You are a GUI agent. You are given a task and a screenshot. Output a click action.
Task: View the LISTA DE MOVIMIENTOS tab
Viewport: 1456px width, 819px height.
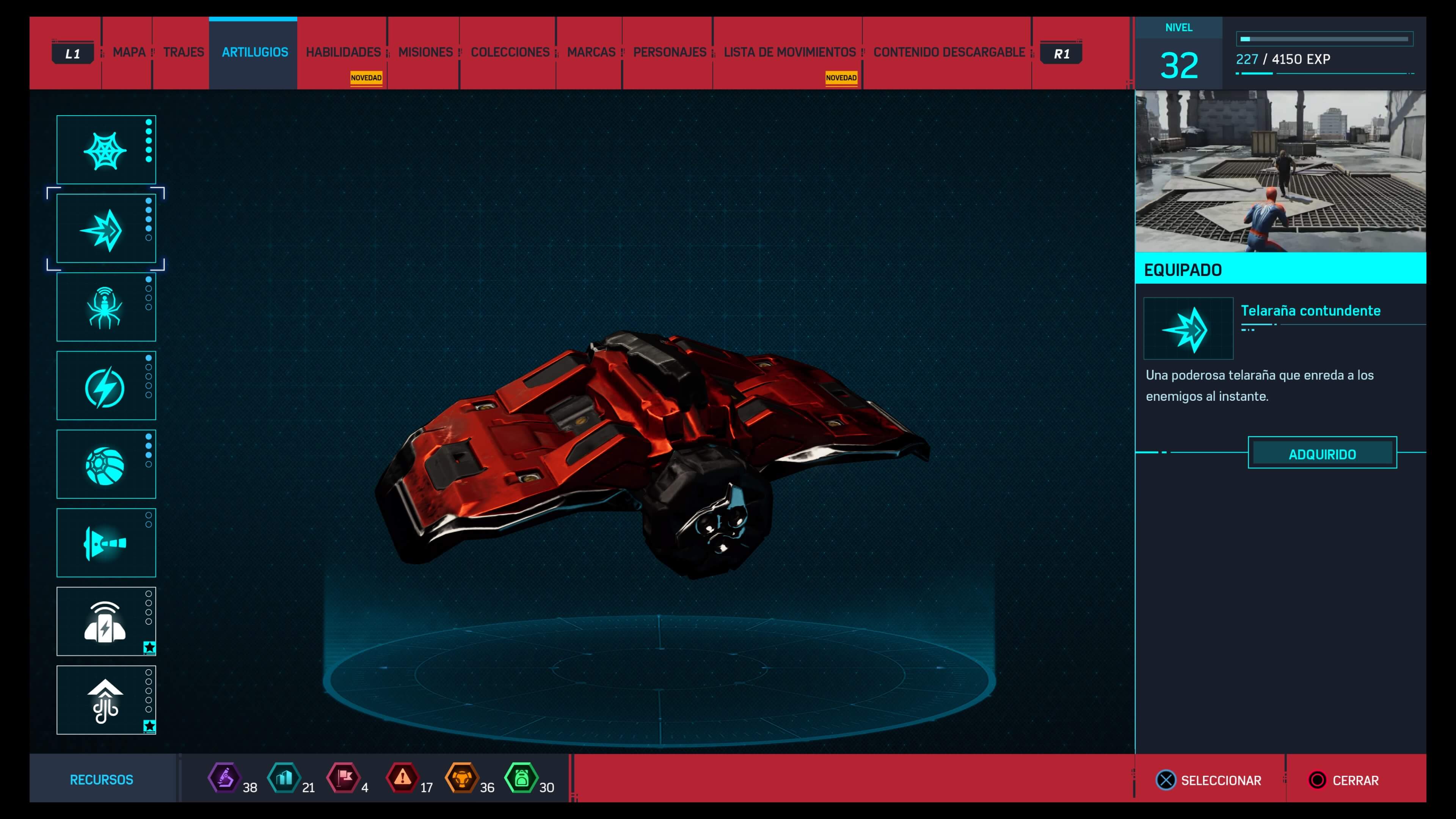click(x=789, y=53)
